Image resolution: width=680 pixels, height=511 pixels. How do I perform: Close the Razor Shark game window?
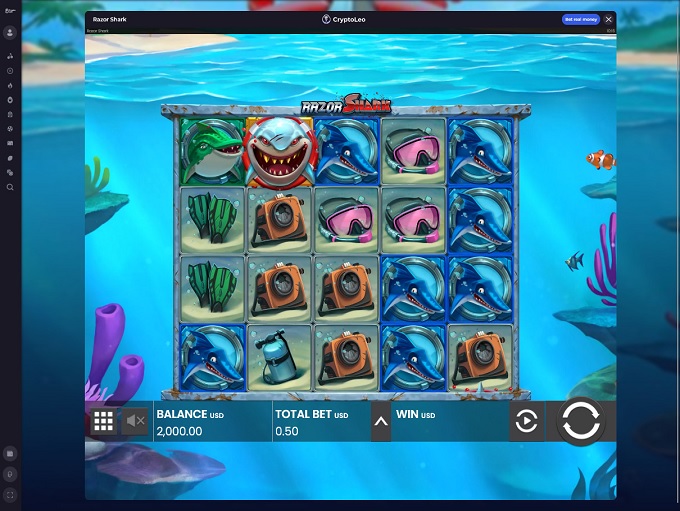pos(609,19)
